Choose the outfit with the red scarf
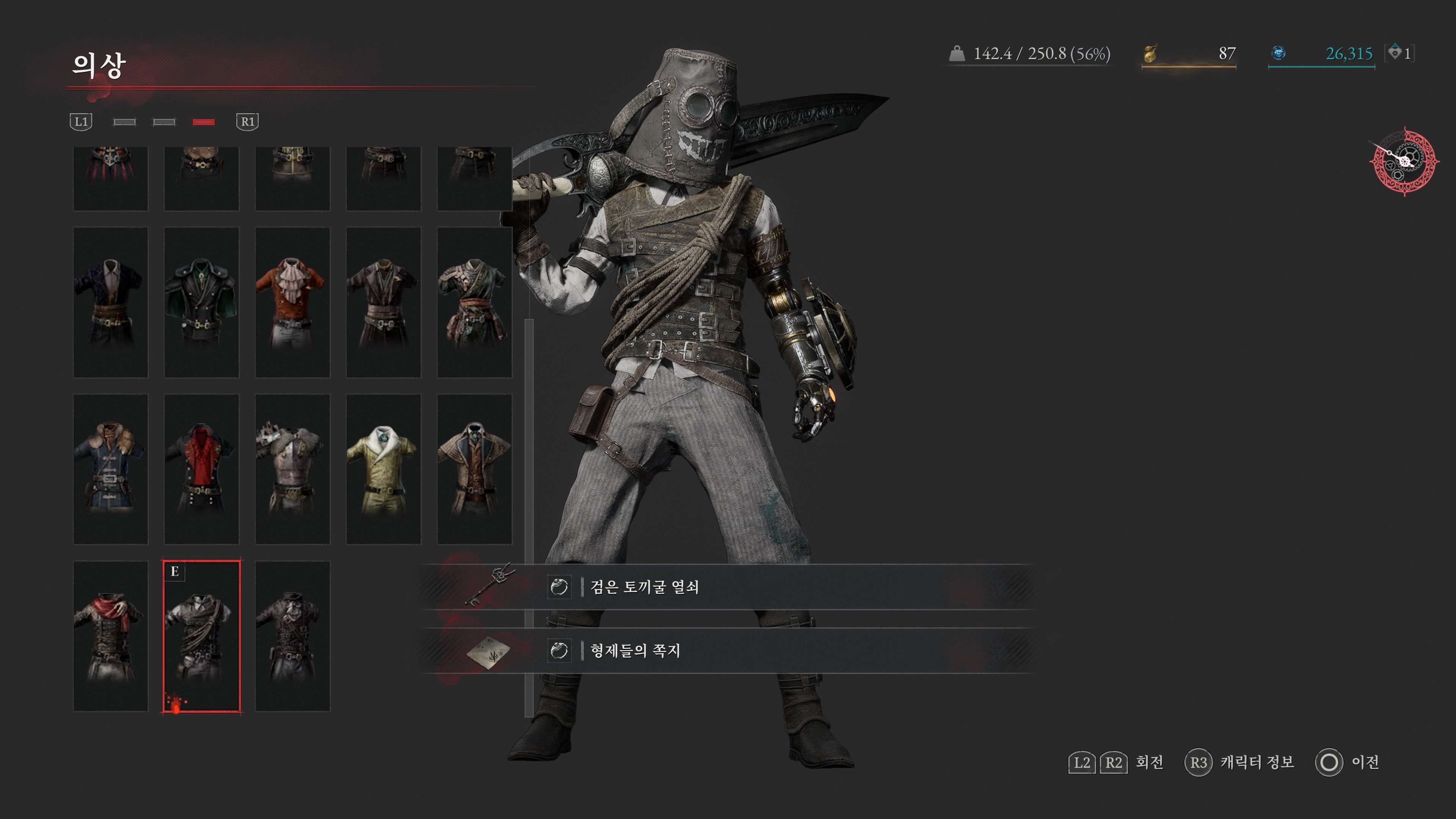Viewport: 1456px width, 819px height. [111, 636]
